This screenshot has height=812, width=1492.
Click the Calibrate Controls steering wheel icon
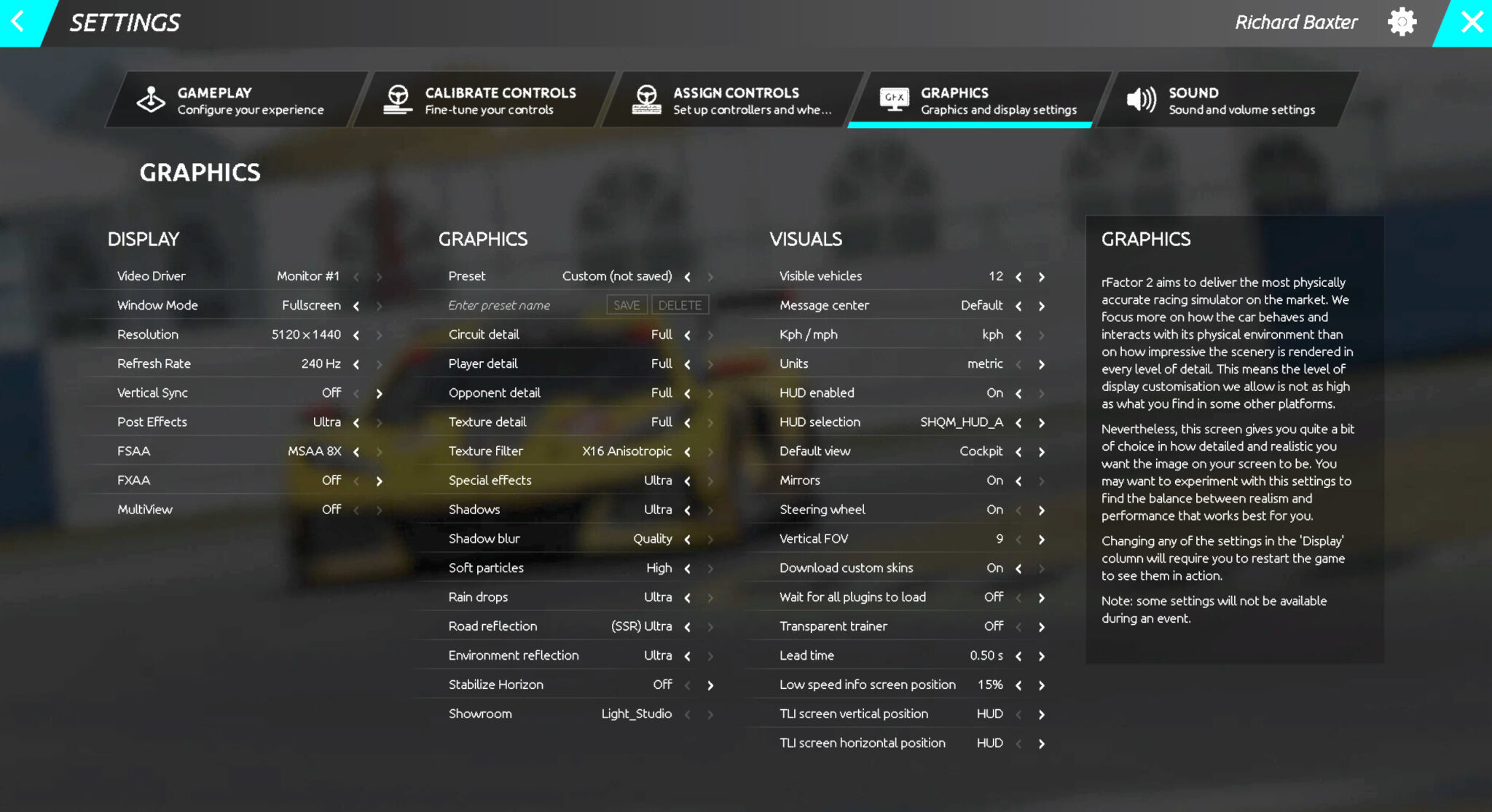tap(398, 100)
